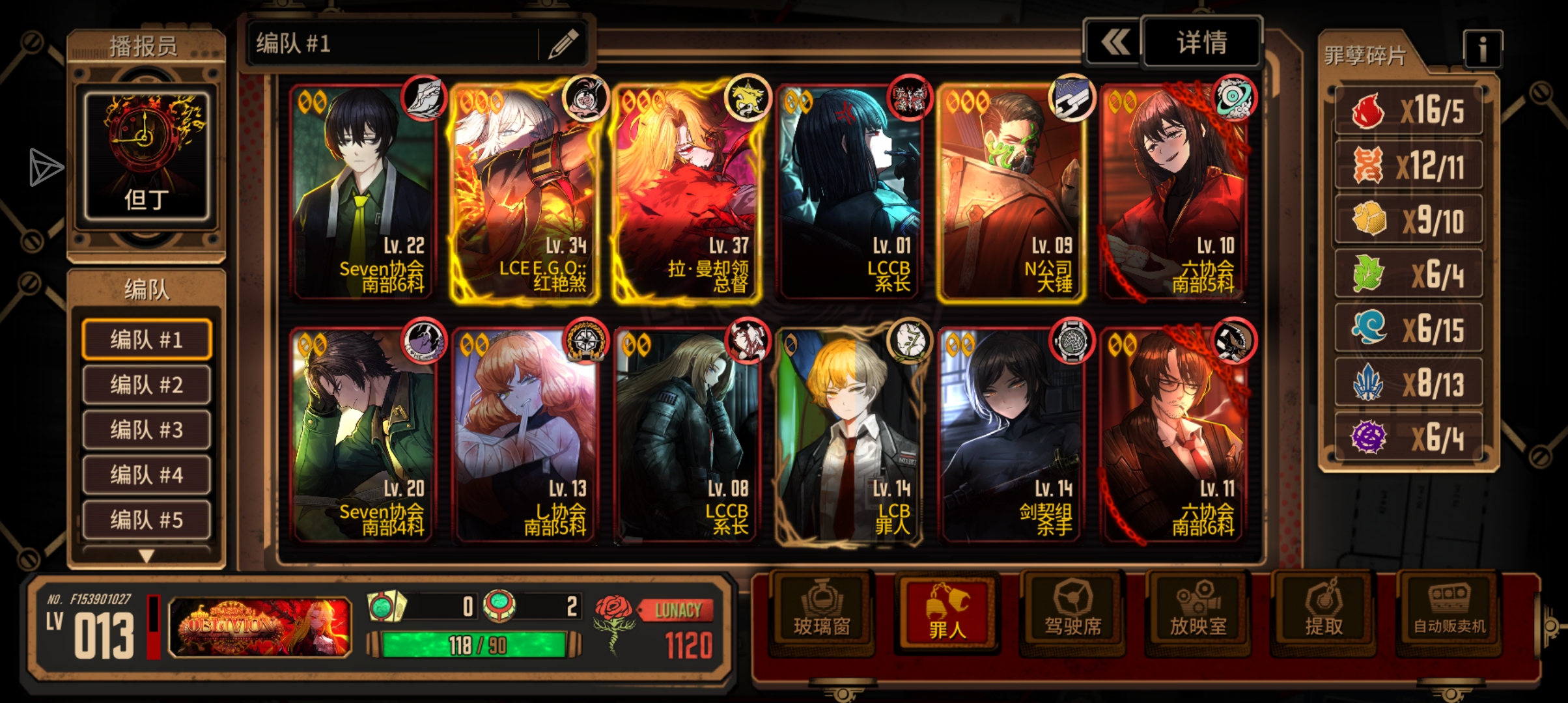
Task: Choose the 剑契组杀手 Lv. 14 card
Action: click(1011, 435)
